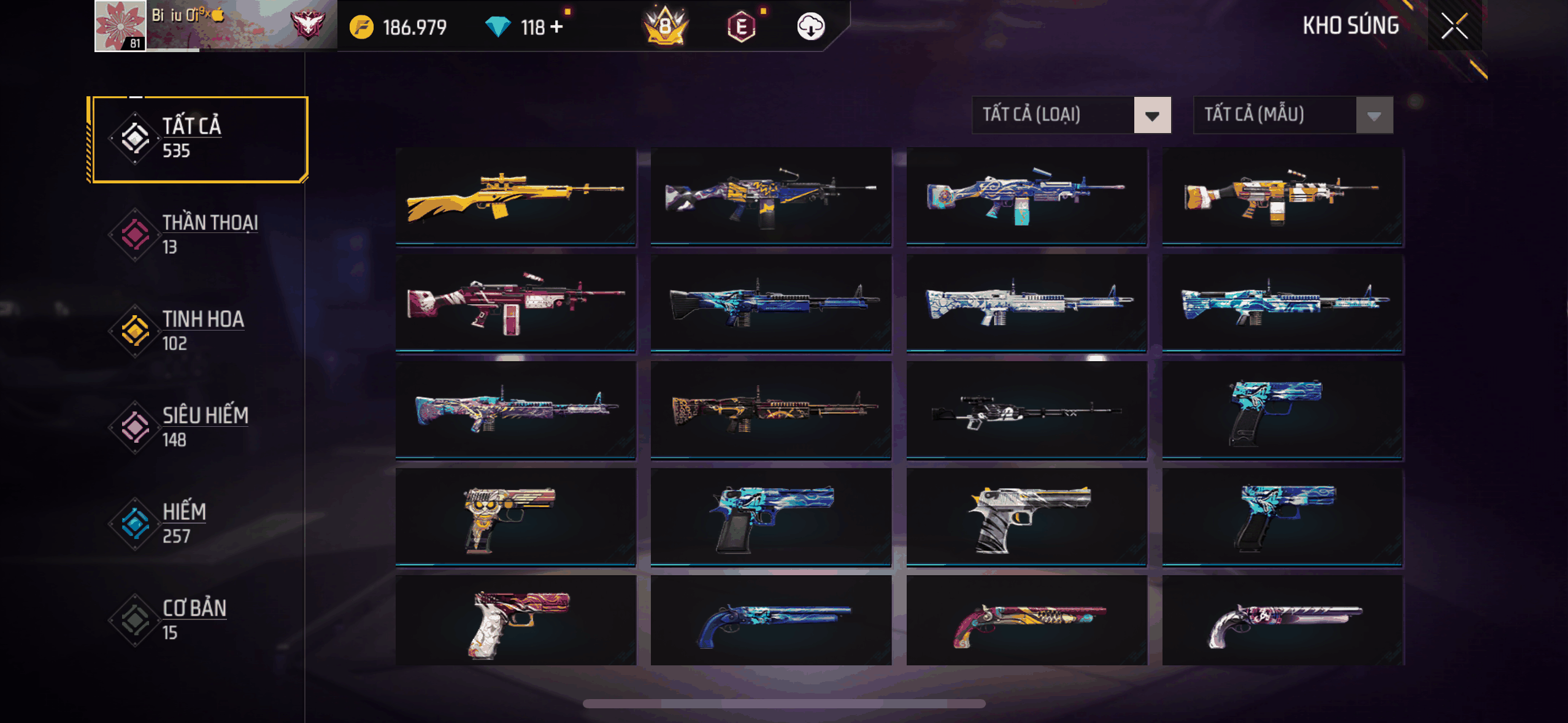The height and width of the screenshot is (723, 1568).
Task: Select the silver Desert Eagle skin
Action: tap(1026, 517)
